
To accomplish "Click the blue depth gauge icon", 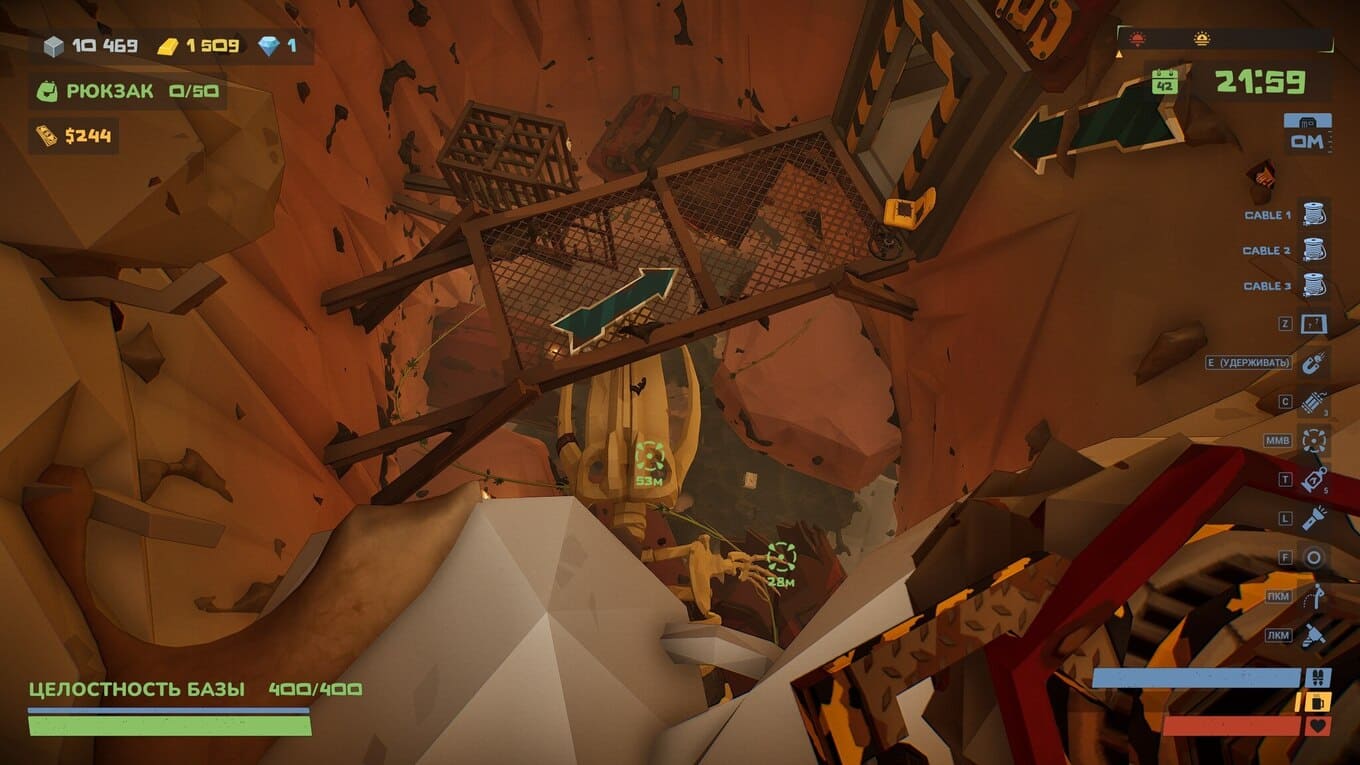I will (1307, 121).
